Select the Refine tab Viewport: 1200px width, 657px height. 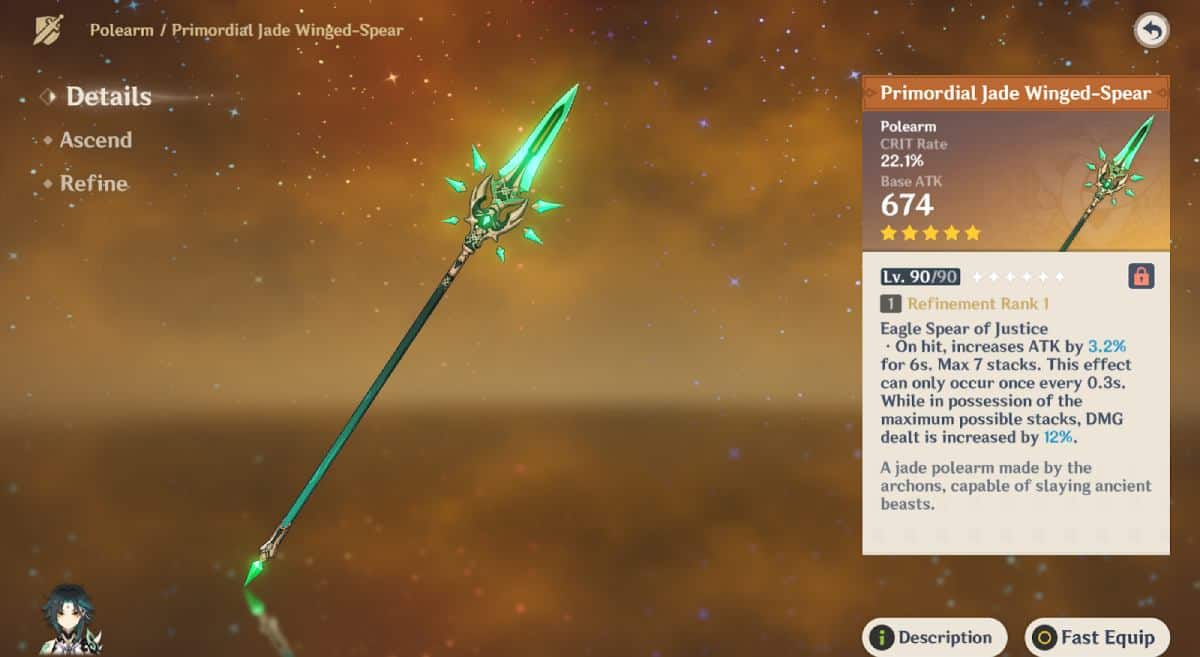click(93, 184)
